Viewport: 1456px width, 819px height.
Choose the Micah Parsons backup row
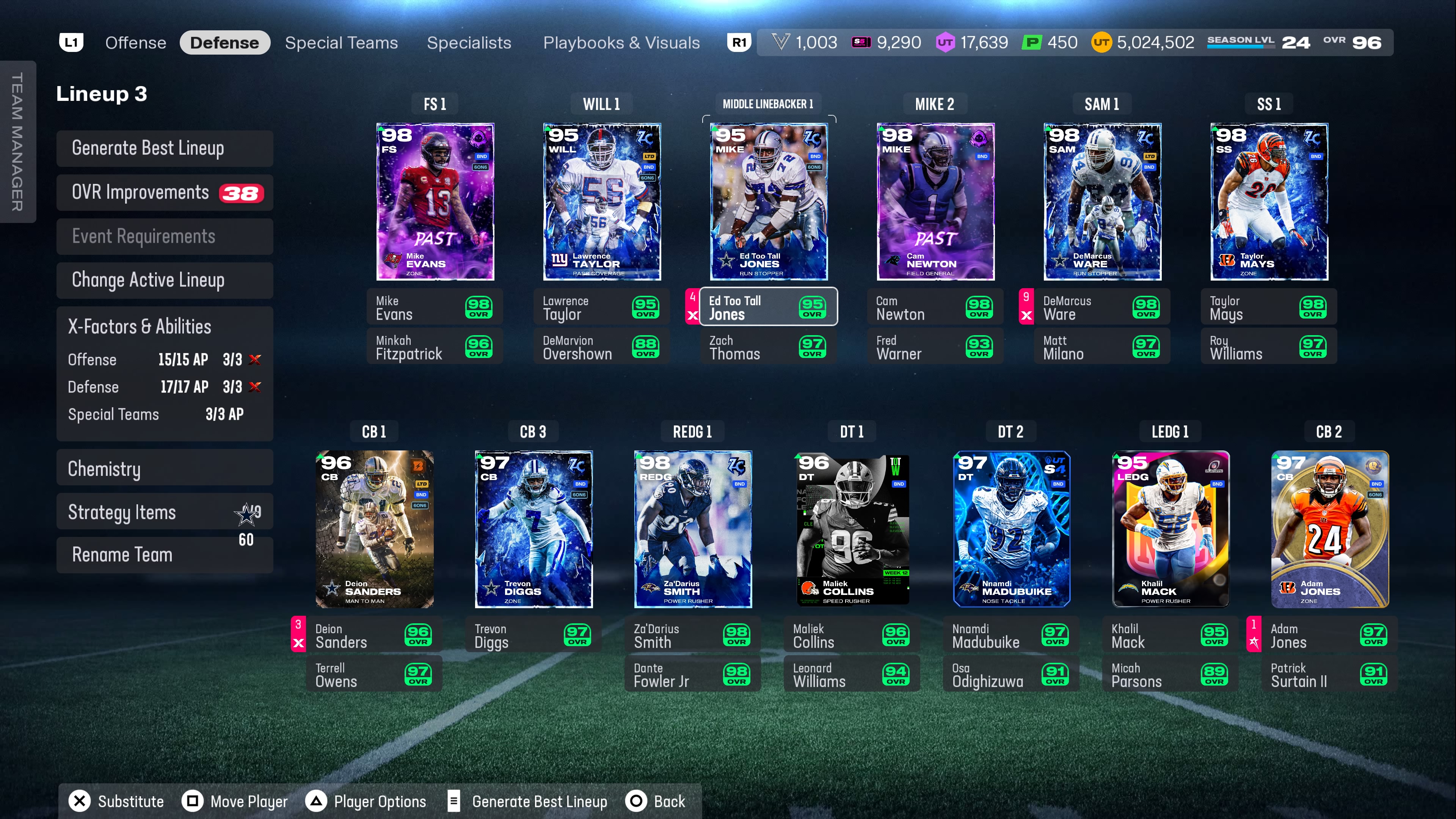point(1169,675)
